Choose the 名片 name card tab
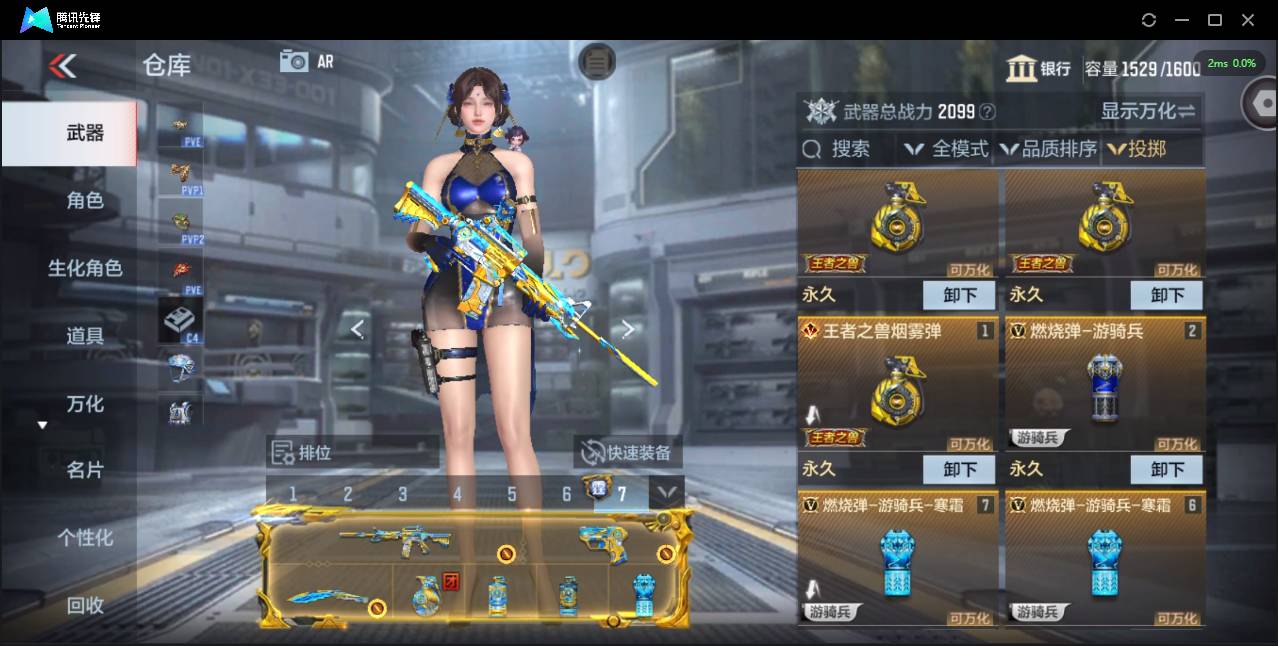The width and height of the screenshot is (1278, 646). point(85,470)
